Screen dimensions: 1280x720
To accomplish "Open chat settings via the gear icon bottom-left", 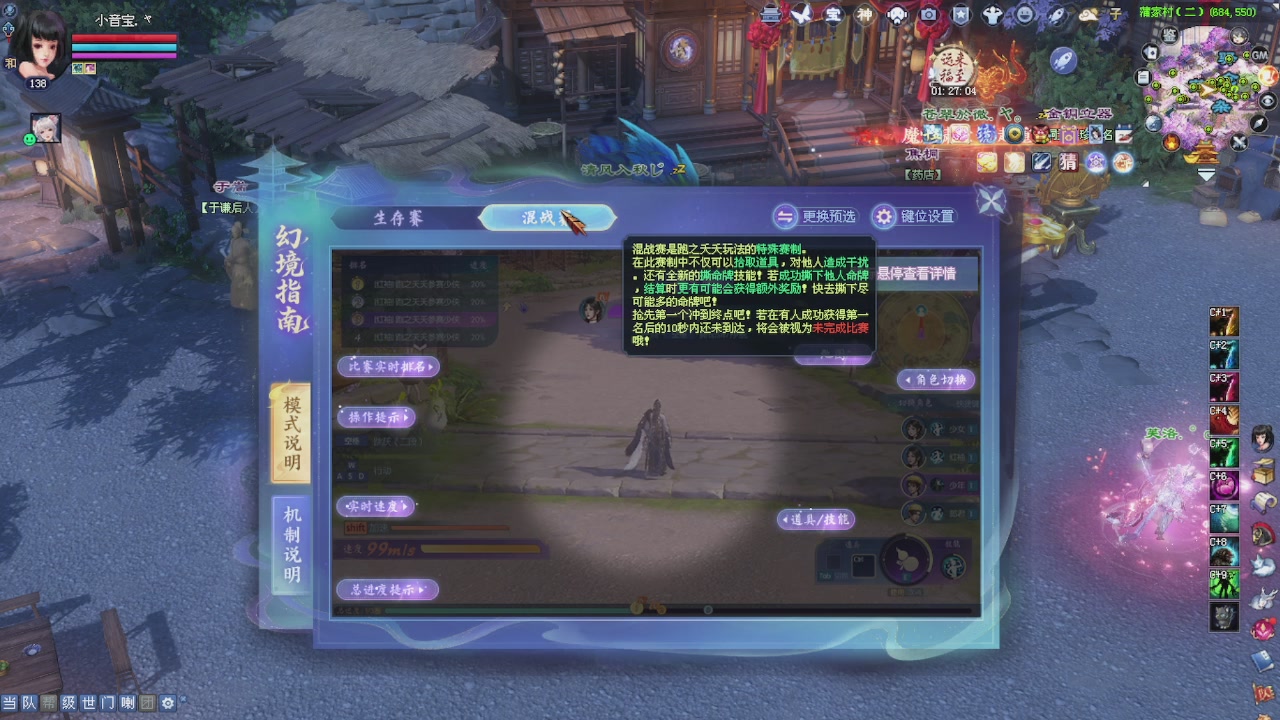I will (168, 703).
